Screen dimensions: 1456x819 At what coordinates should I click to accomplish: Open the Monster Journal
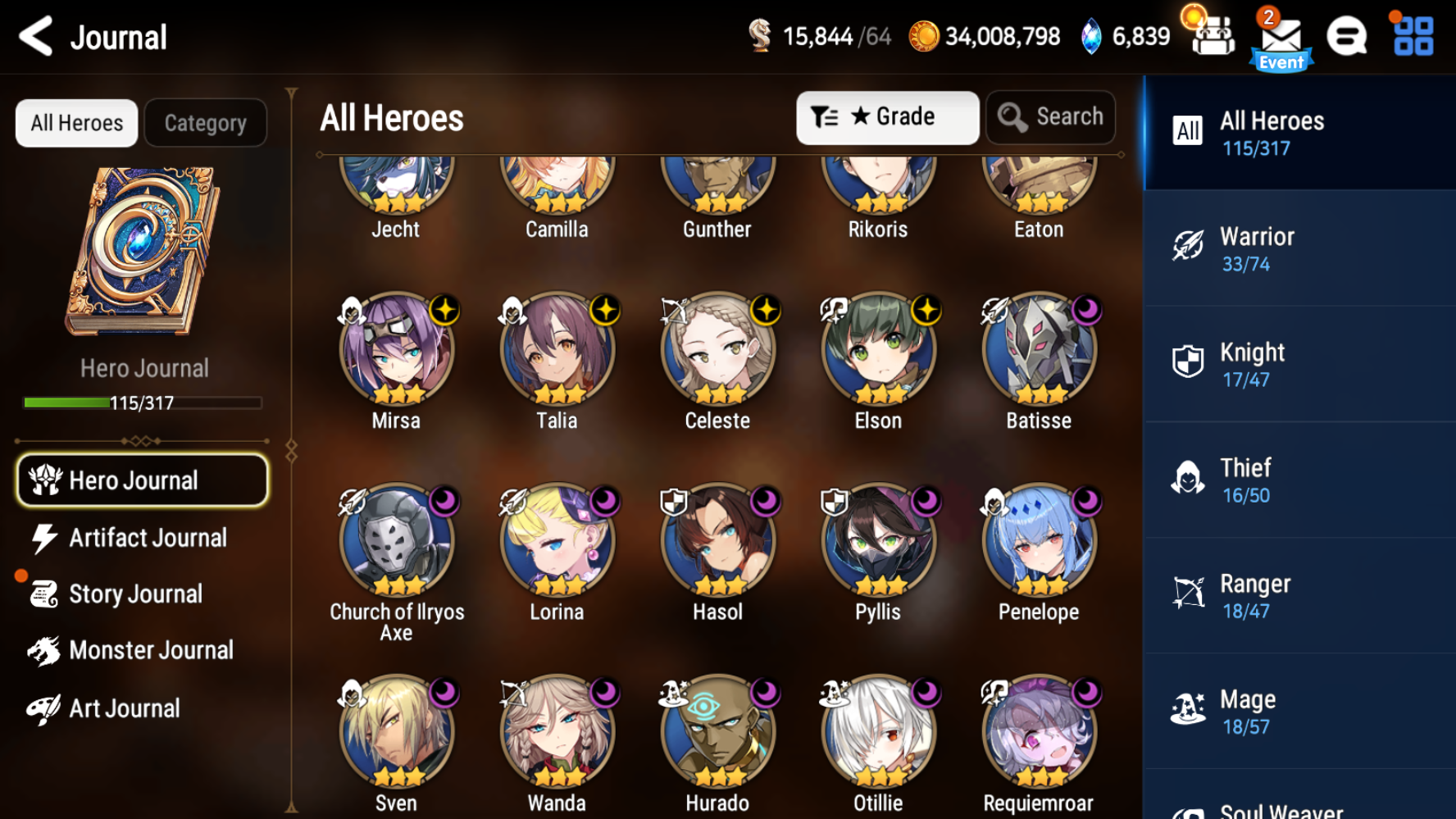click(x=152, y=650)
